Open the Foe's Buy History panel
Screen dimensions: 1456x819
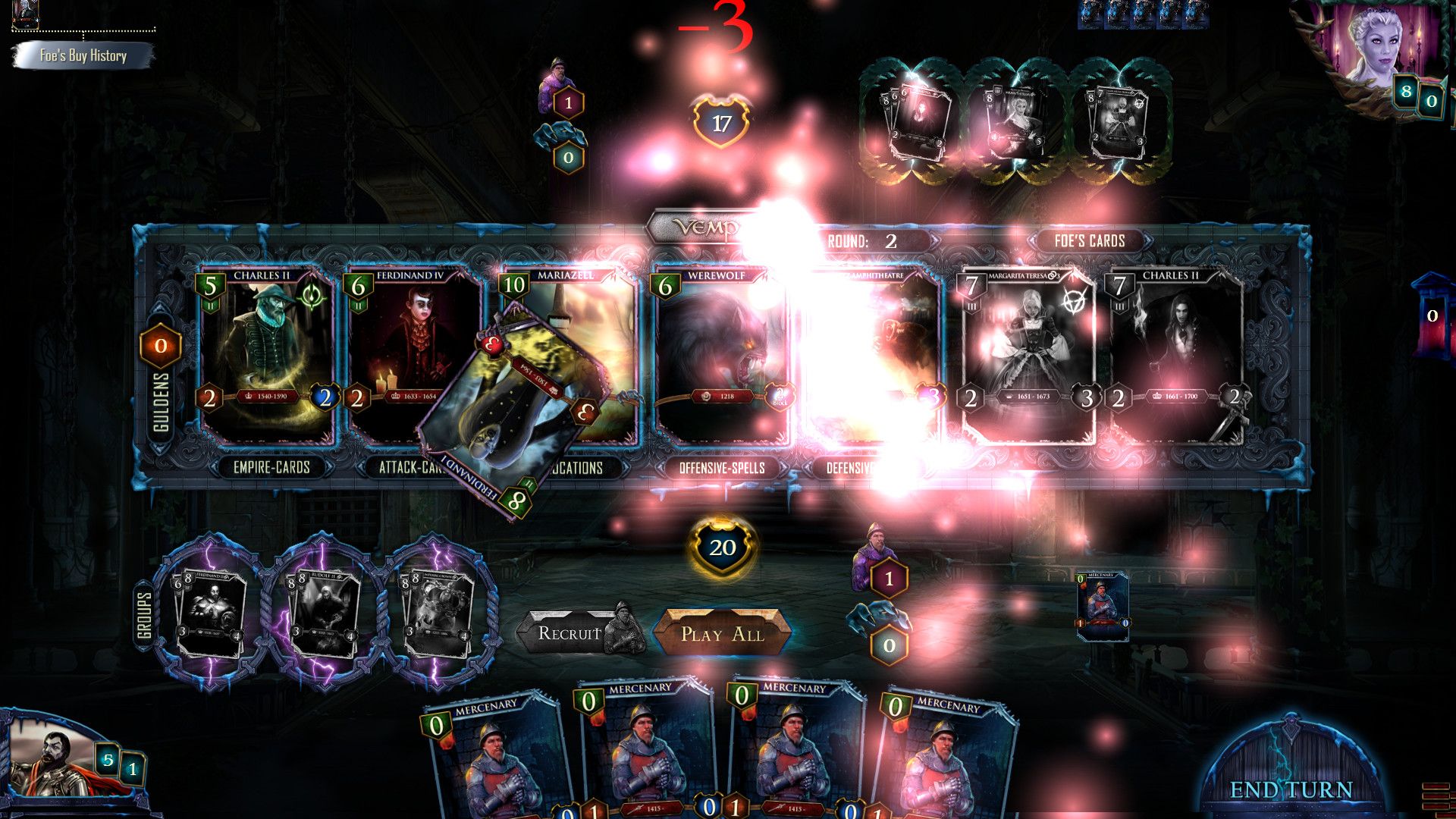pos(83,55)
